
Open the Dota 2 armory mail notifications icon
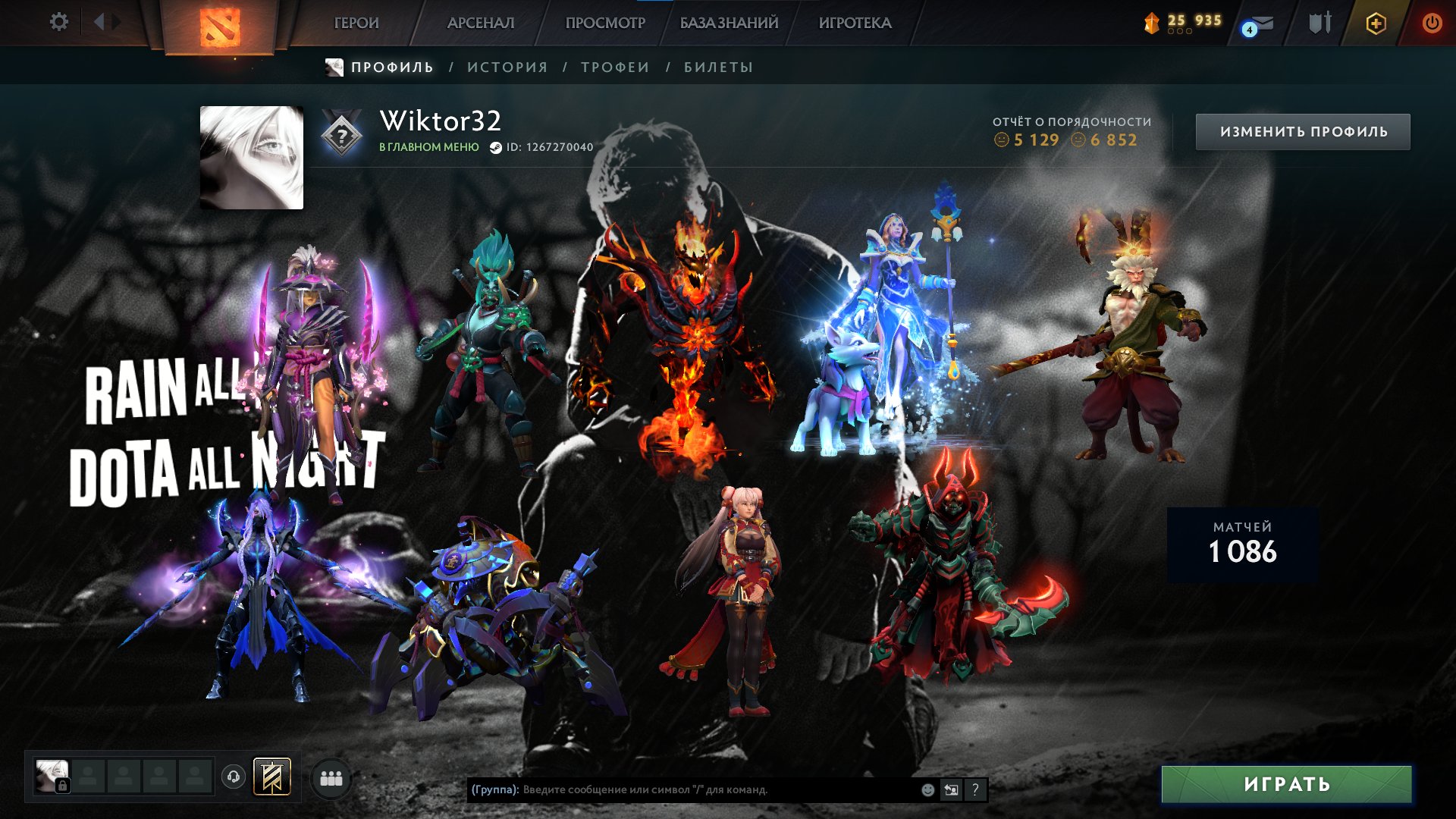(x=1263, y=24)
